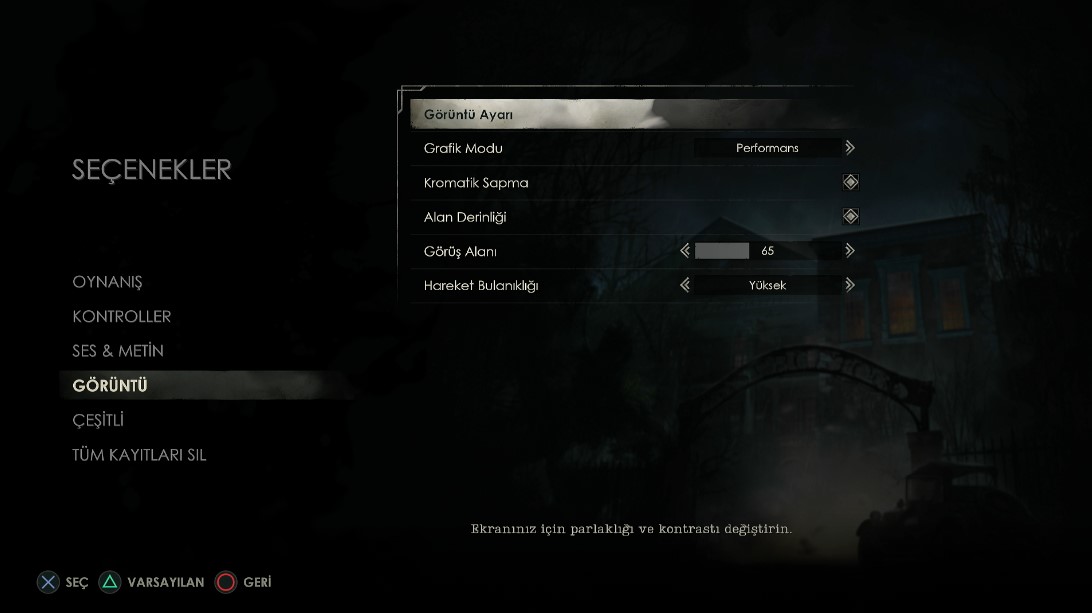1092x613 pixels.
Task: Click left arrow of Hareket Bulanıklığı
Action: 685,285
